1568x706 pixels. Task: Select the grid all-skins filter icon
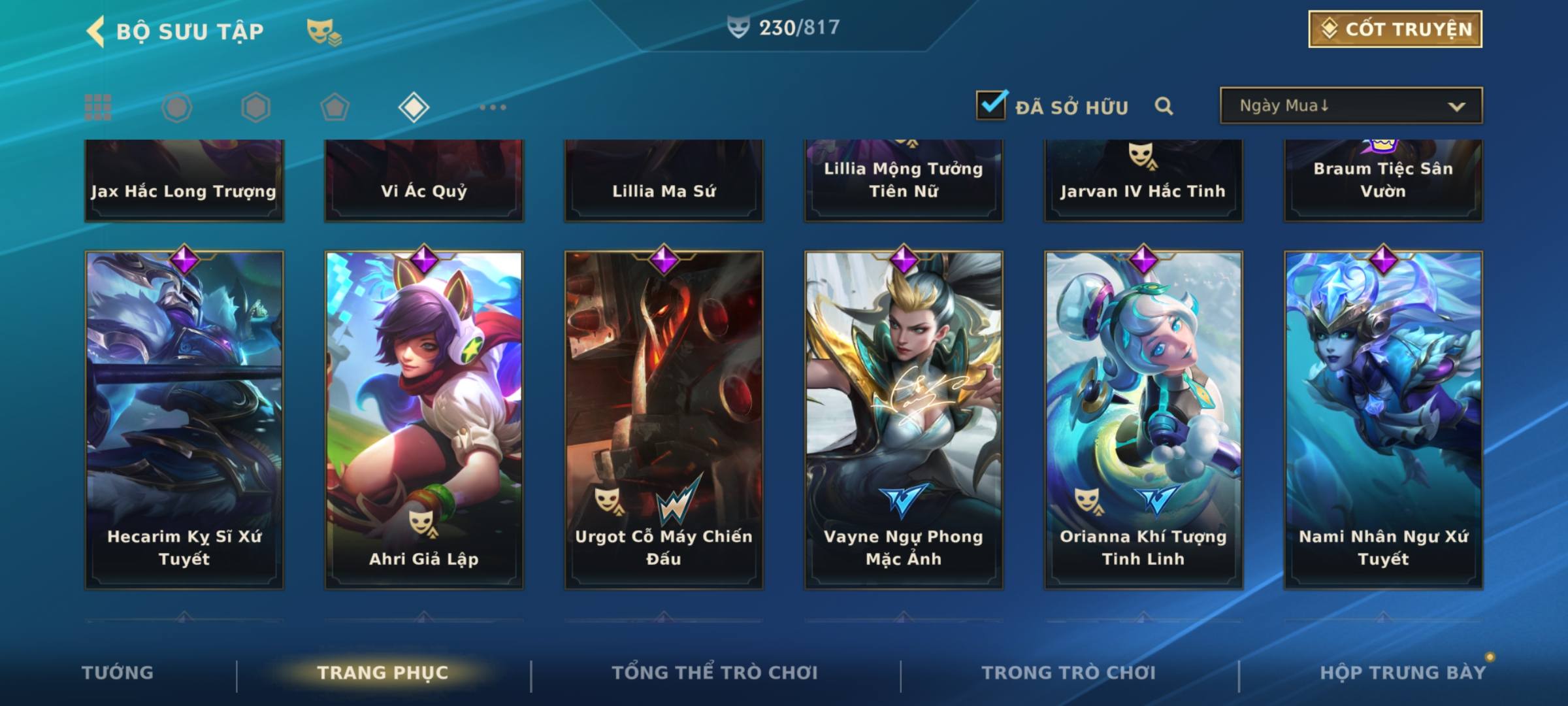pos(98,107)
